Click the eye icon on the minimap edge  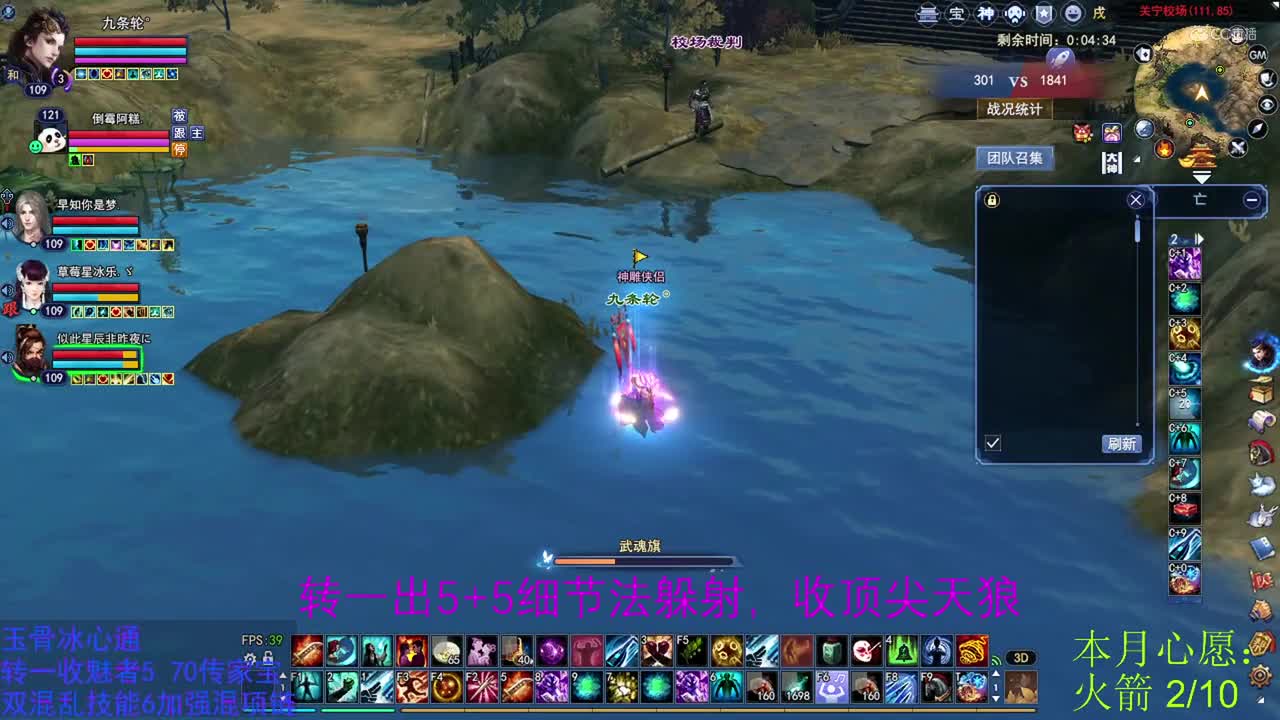[x=1266, y=103]
